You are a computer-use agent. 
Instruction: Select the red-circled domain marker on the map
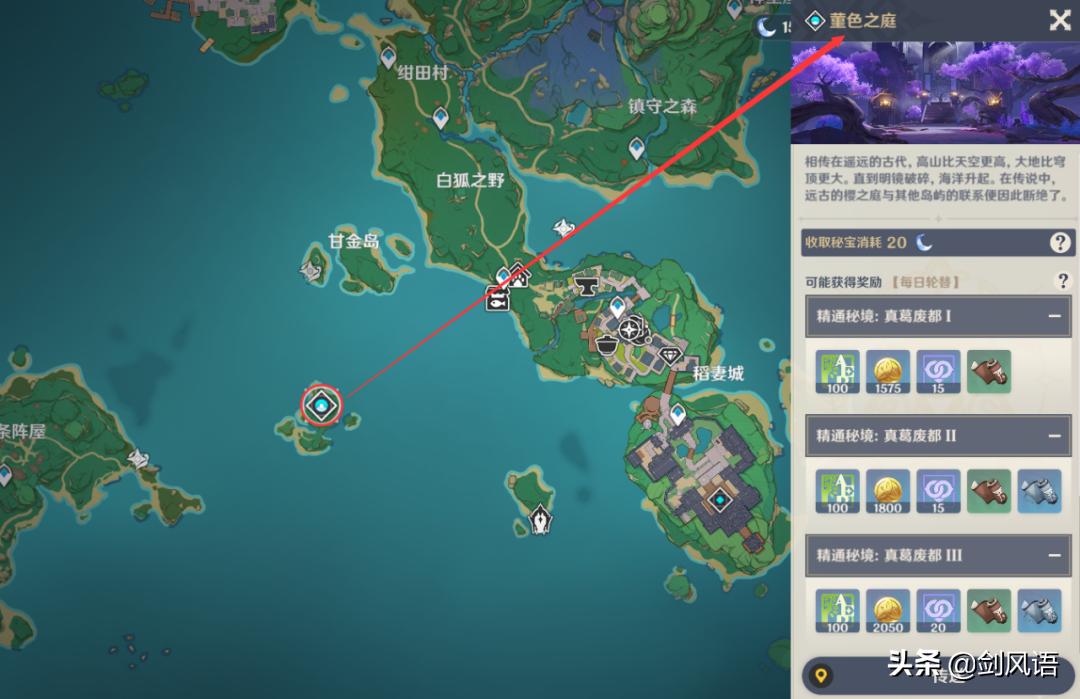click(321, 405)
